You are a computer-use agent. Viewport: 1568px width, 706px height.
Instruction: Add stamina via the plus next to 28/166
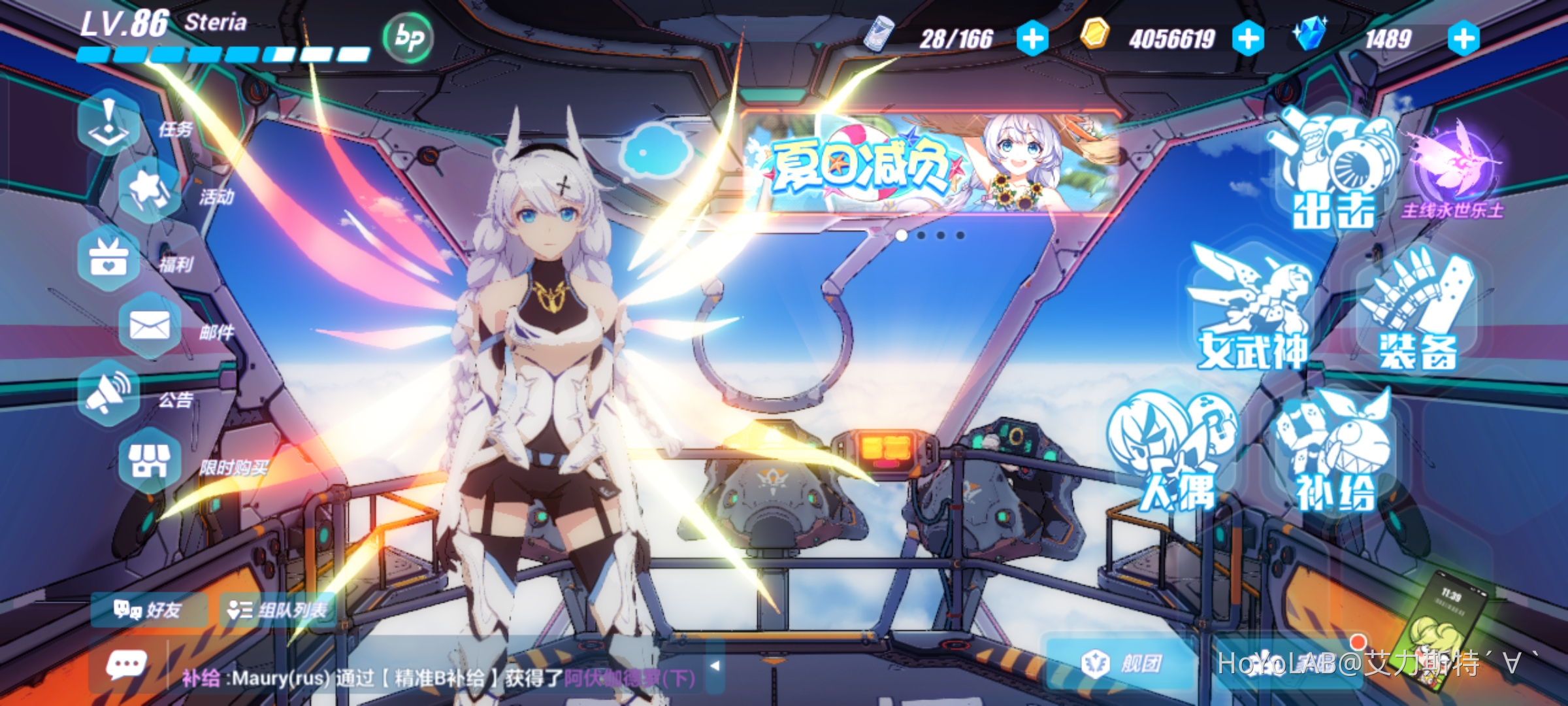1032,39
